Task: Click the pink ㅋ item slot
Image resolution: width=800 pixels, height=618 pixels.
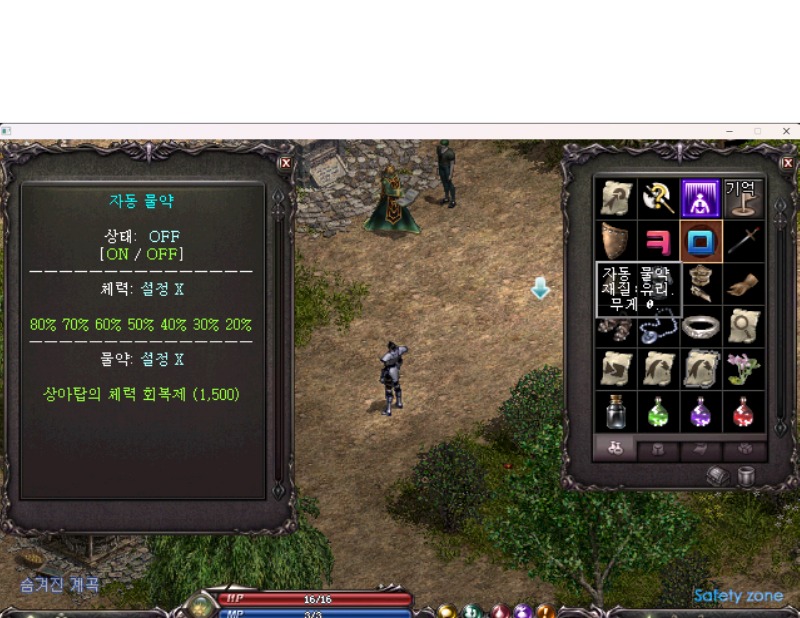Action: [x=657, y=241]
